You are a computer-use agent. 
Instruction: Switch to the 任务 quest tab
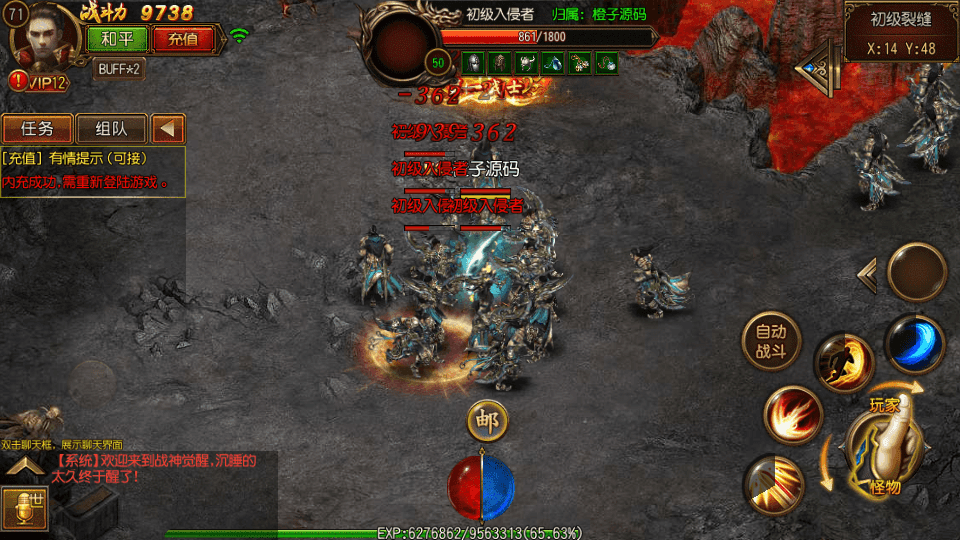(38, 129)
